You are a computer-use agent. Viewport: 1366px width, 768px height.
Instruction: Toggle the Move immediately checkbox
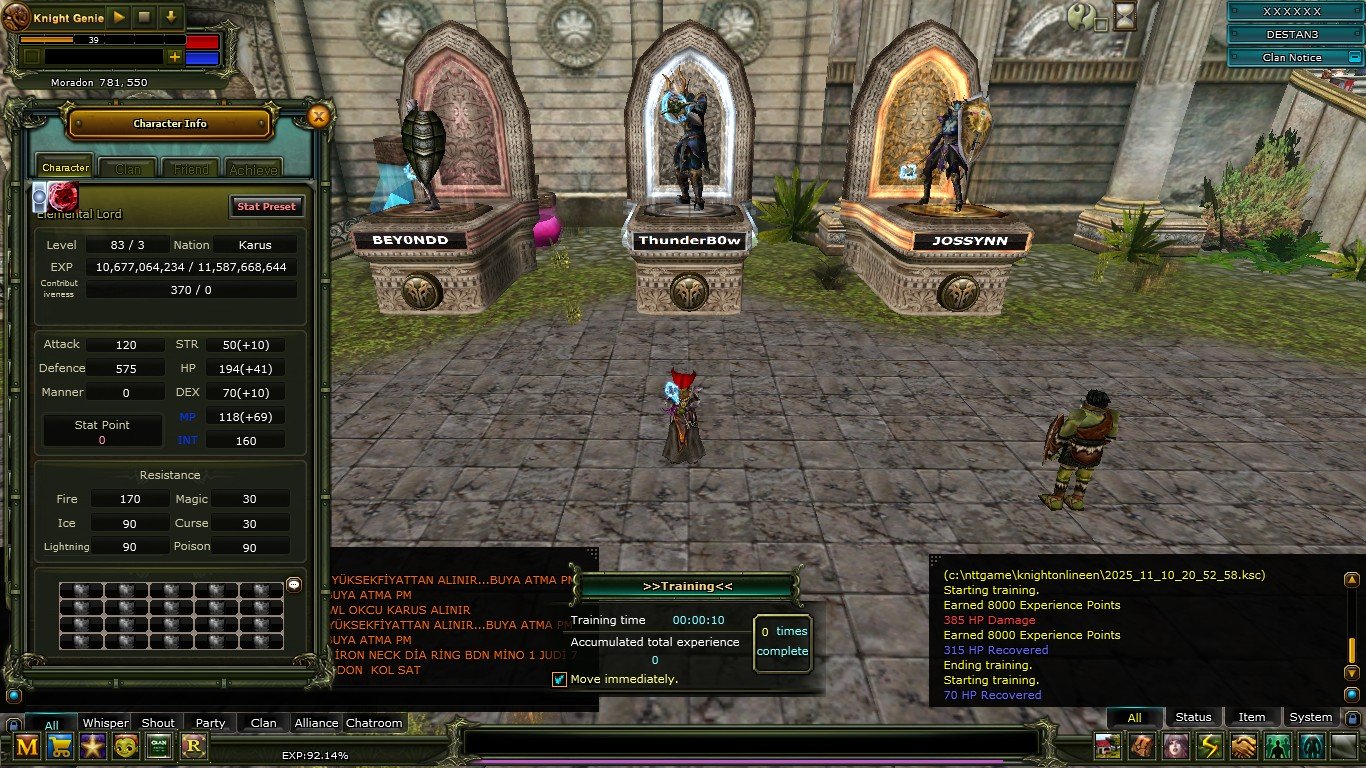click(x=560, y=680)
